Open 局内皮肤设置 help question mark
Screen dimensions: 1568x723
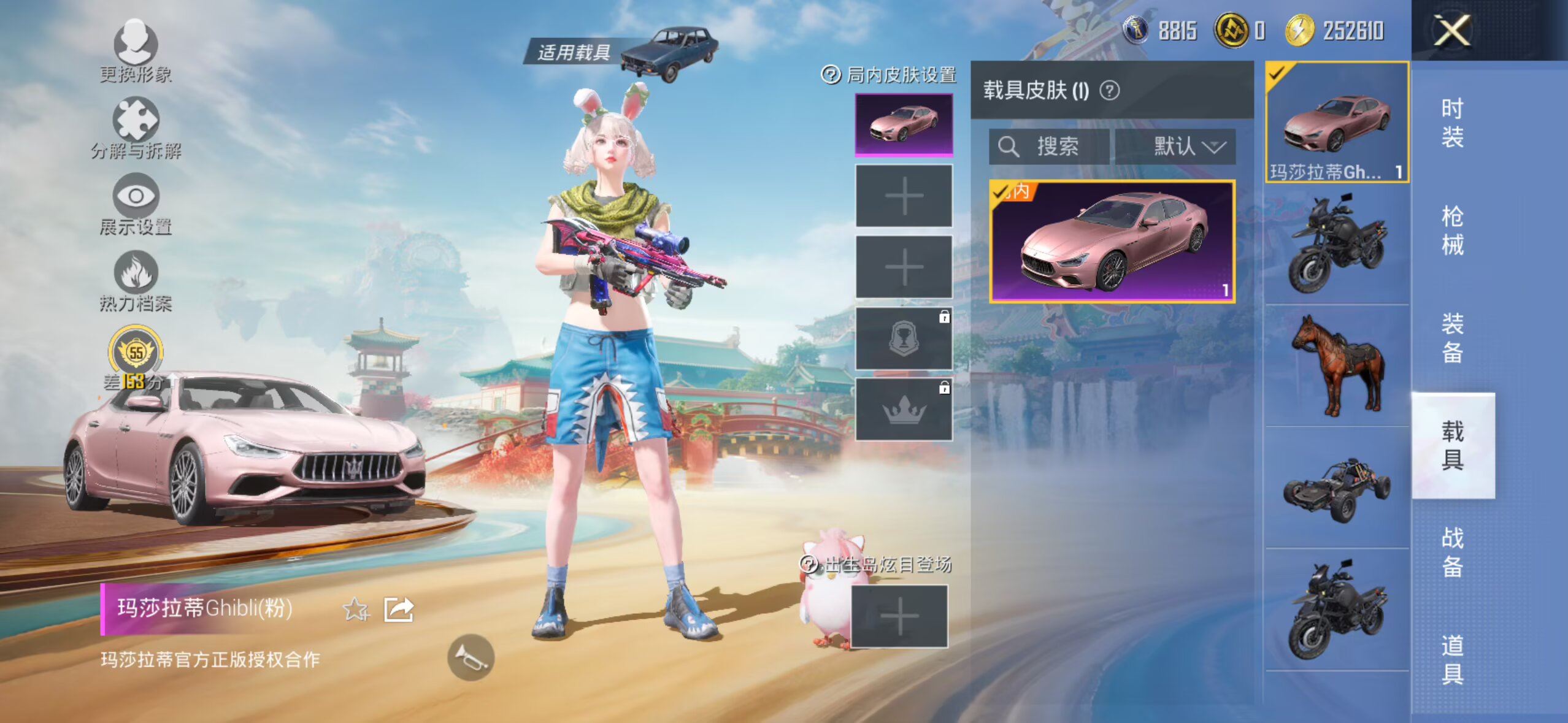click(831, 75)
